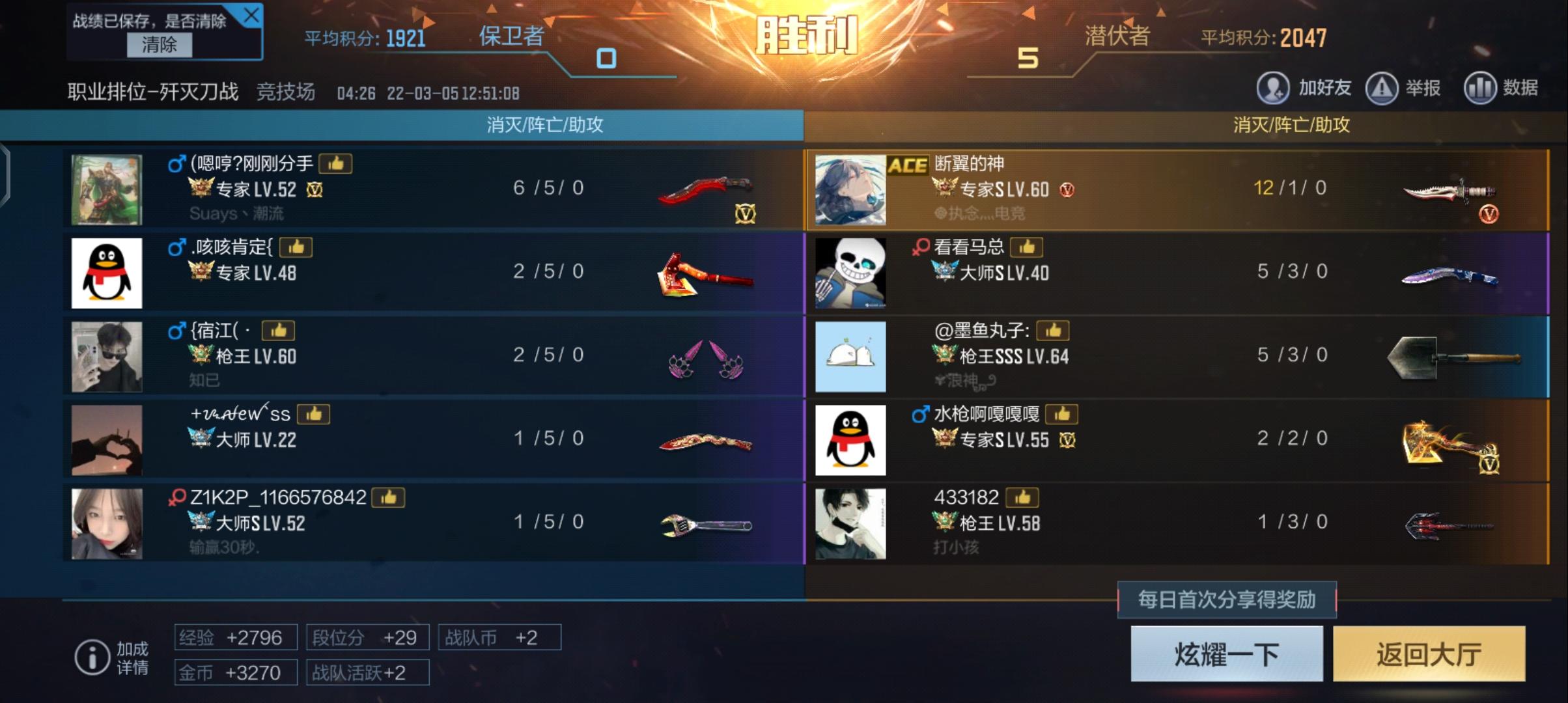Click the 竞技场 label next to match mode

287,93
